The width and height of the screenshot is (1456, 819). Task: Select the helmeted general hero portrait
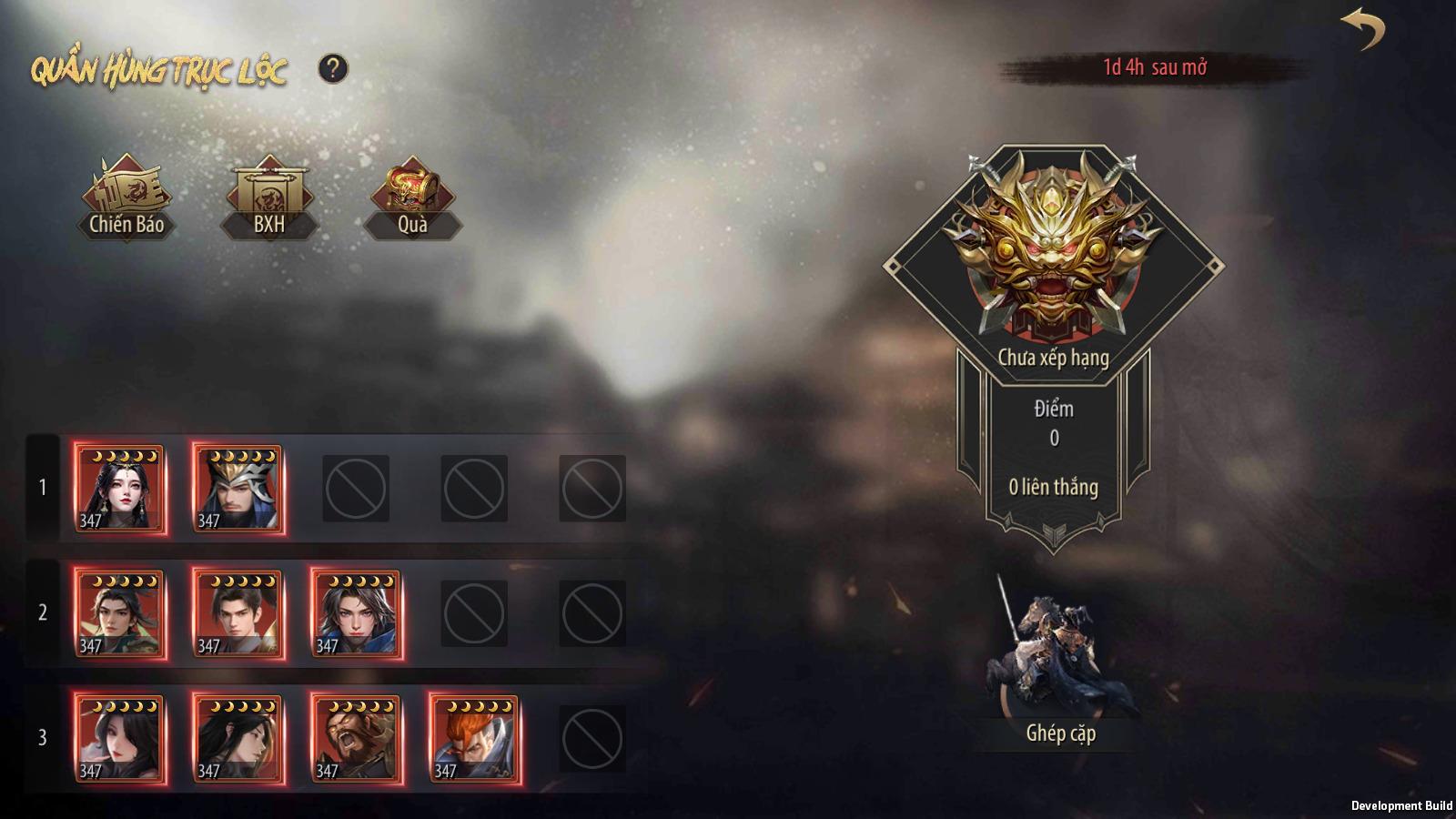tap(238, 489)
